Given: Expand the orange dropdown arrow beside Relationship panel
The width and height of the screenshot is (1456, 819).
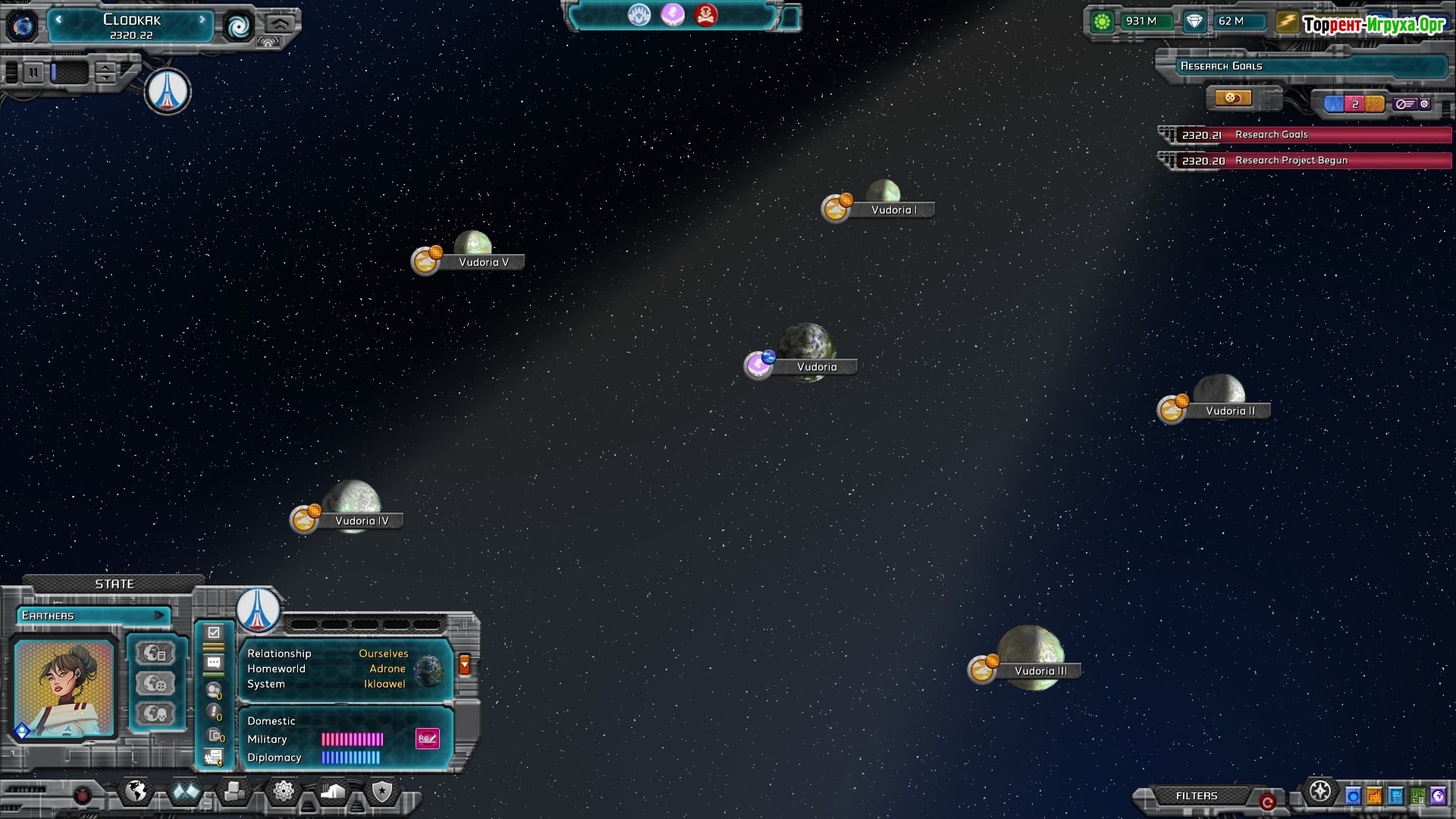Looking at the screenshot, I should pyautogui.click(x=465, y=665).
